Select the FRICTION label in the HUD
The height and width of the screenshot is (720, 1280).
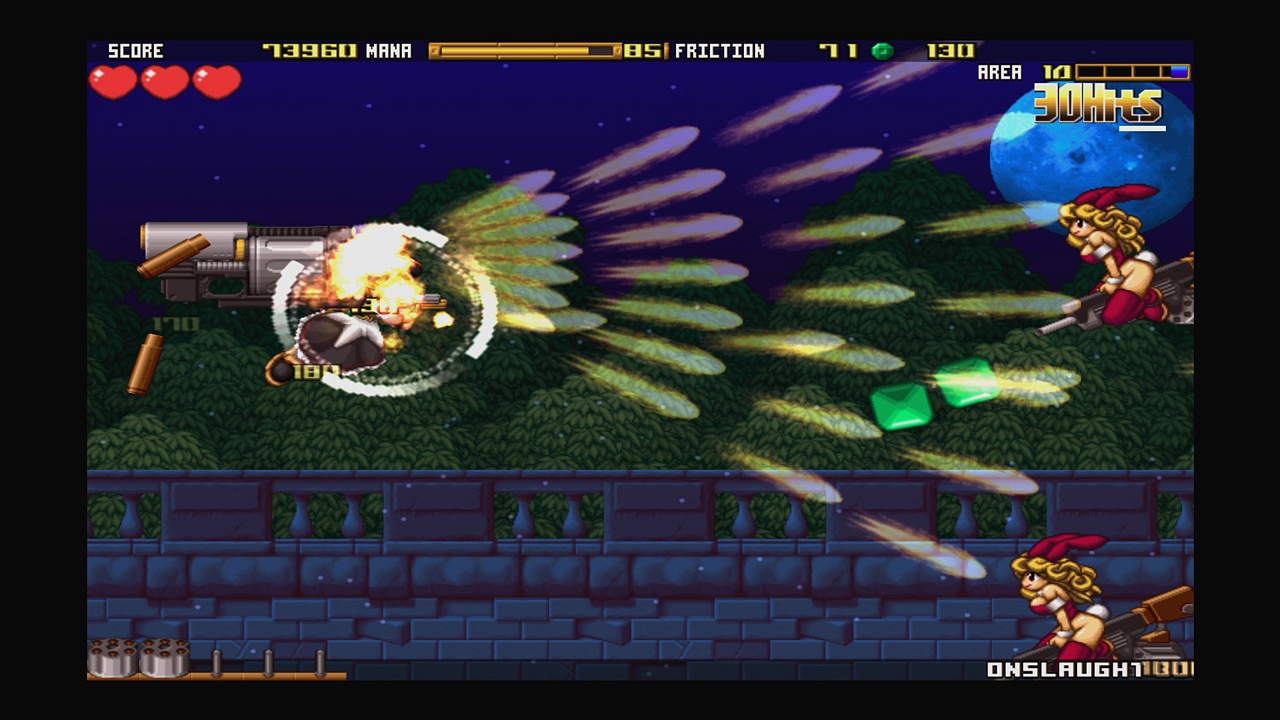click(x=721, y=50)
